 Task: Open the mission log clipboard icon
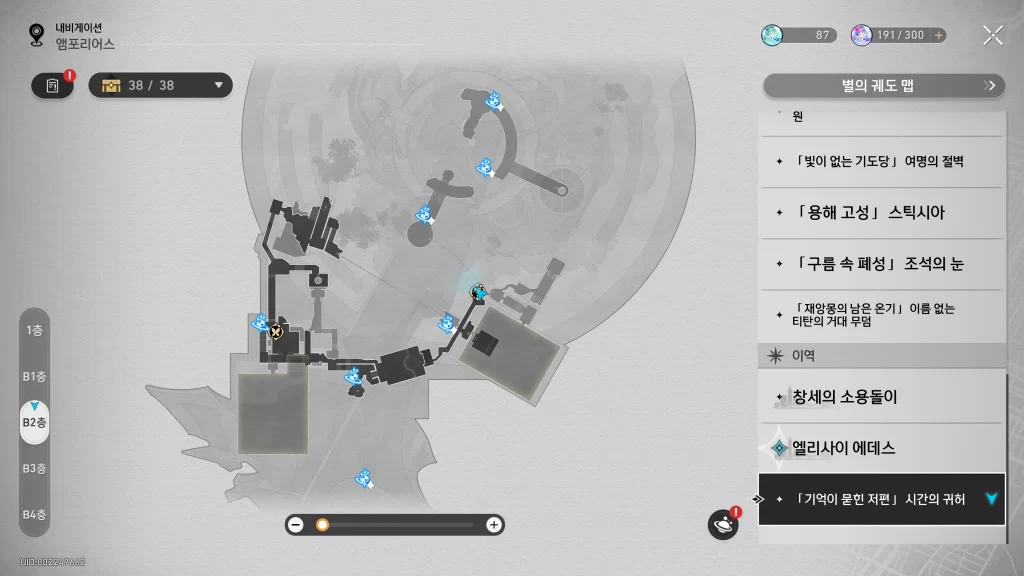pos(53,85)
